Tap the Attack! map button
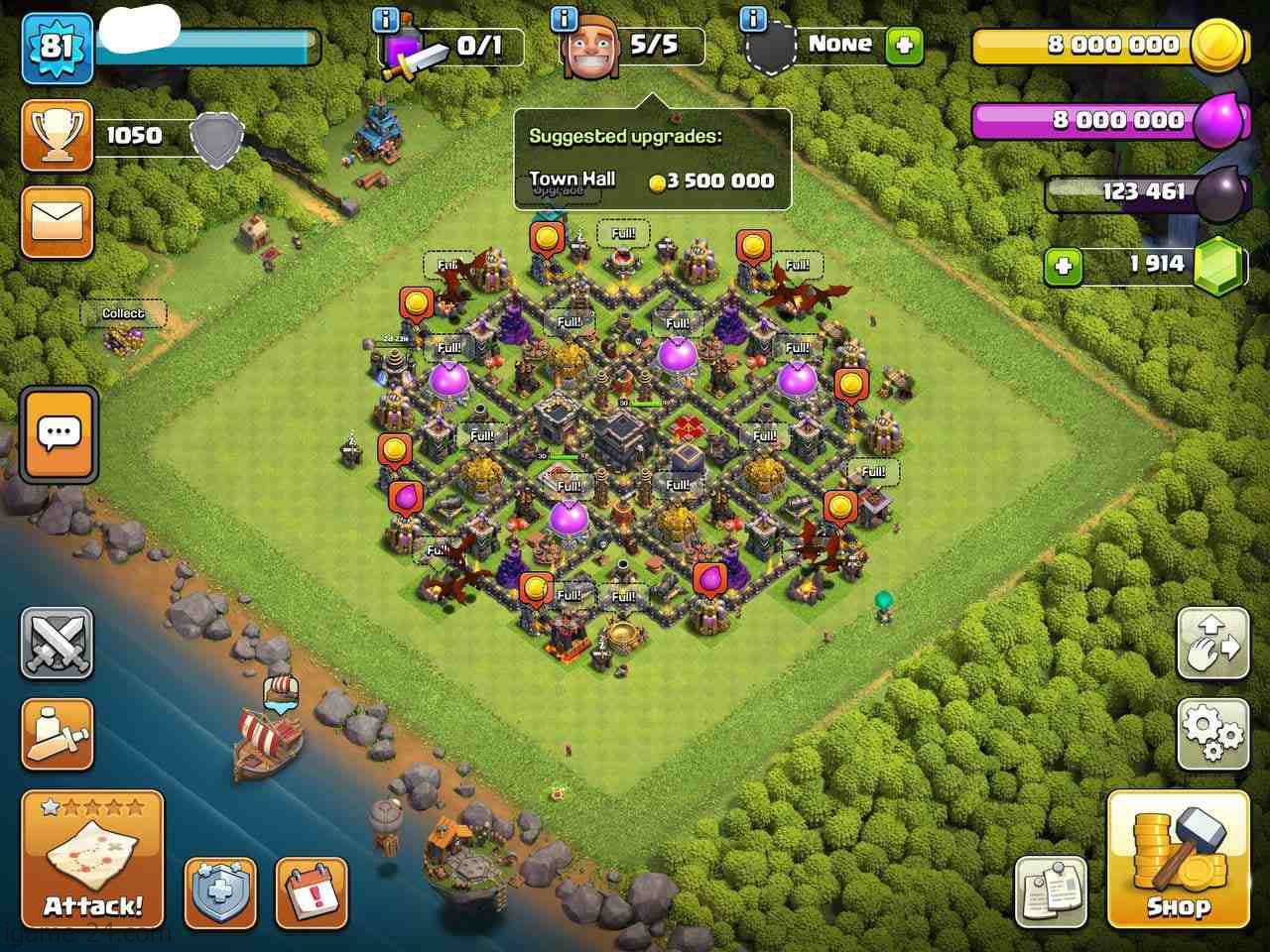Image resolution: width=1270 pixels, height=952 pixels. [92, 859]
